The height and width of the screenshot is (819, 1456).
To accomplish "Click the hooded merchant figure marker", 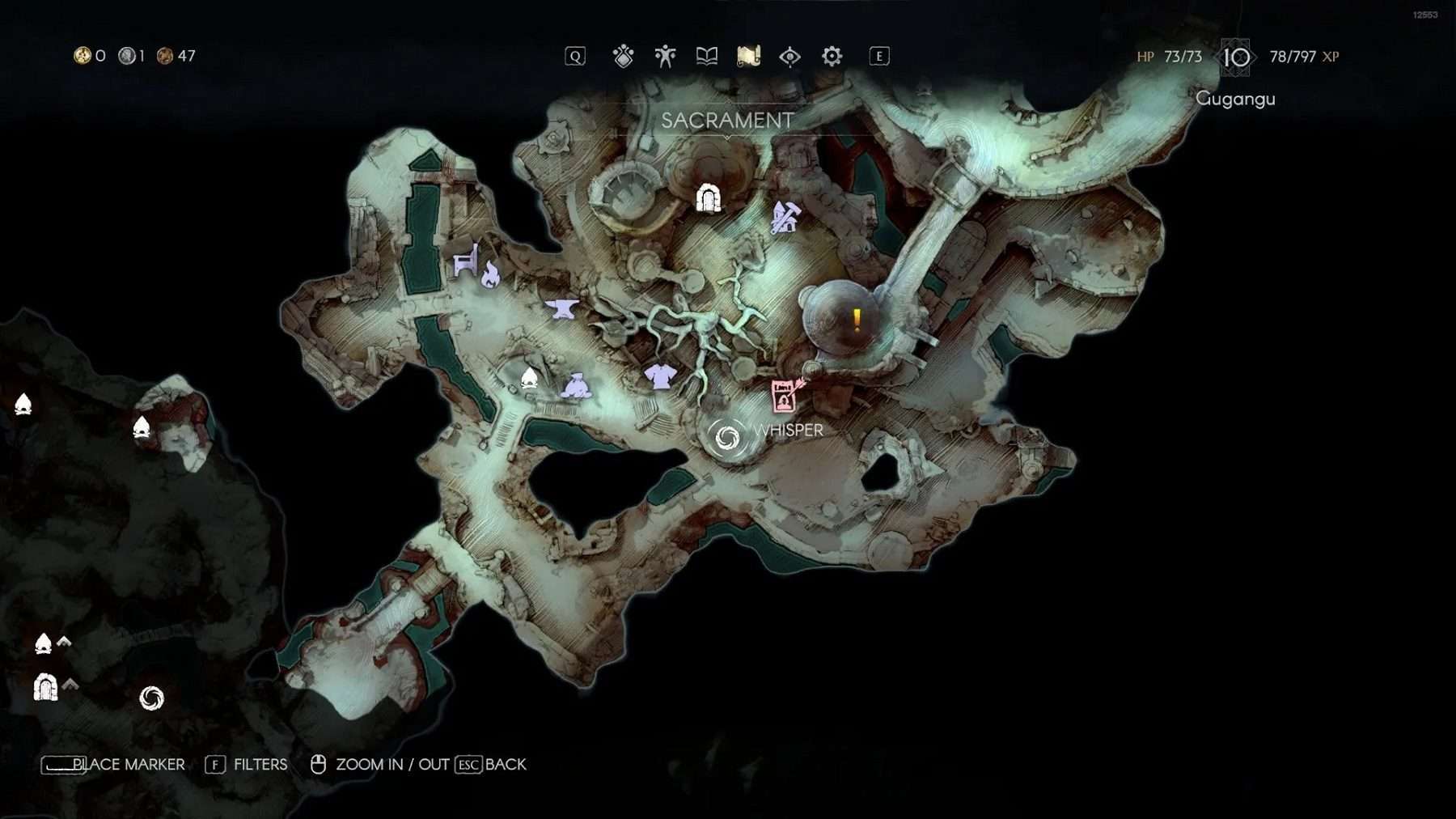I will [576, 385].
